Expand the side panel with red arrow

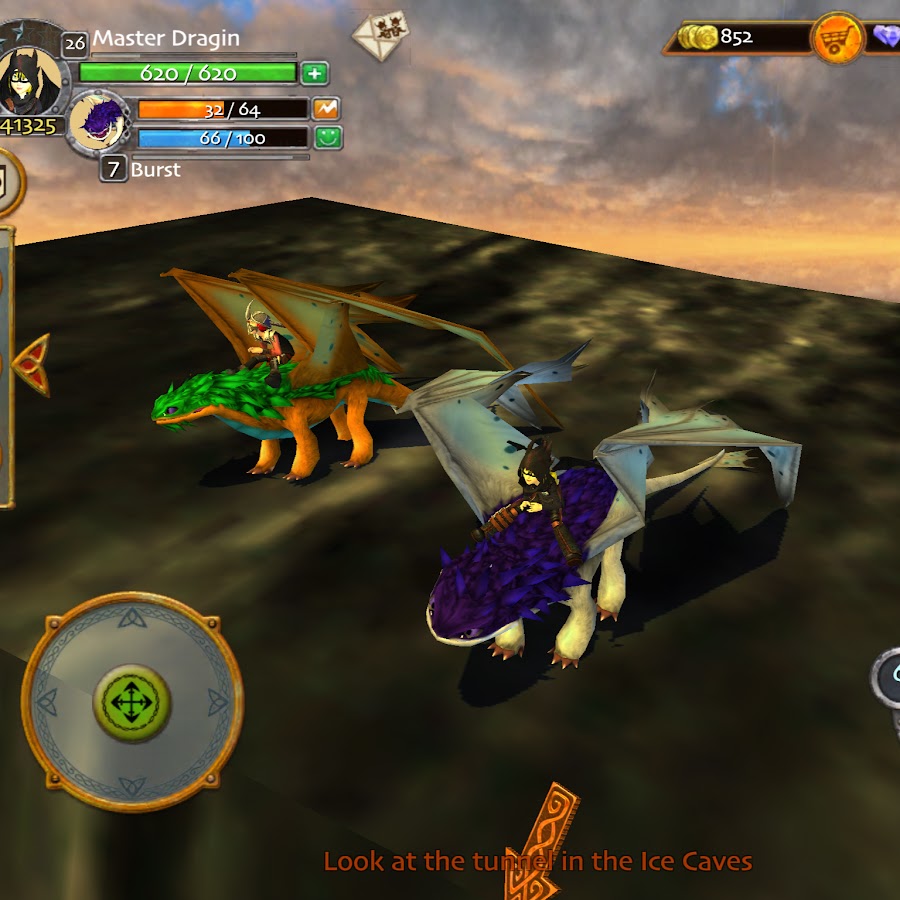pyautogui.click(x=31, y=364)
